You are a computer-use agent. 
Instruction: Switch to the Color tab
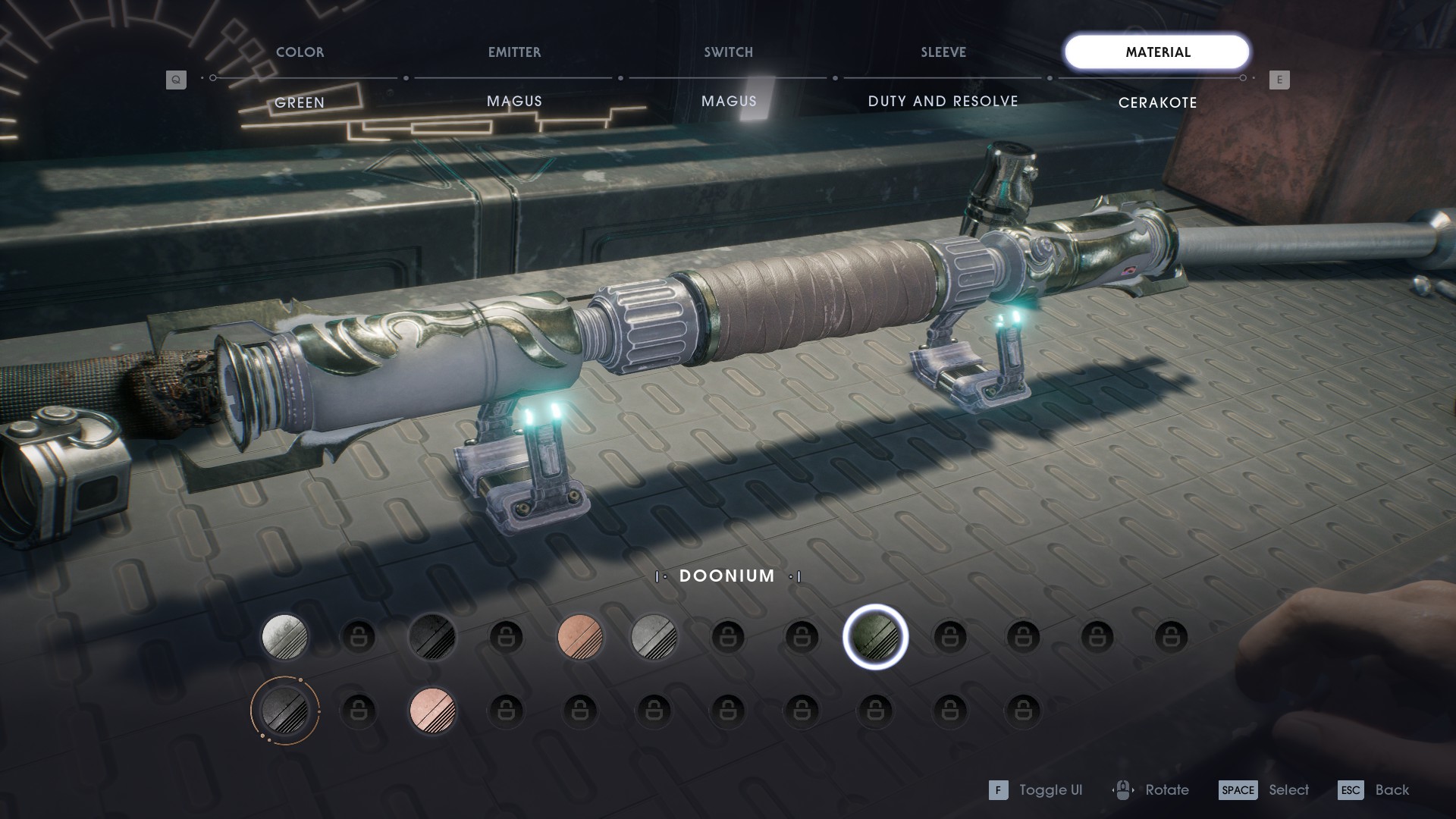(x=300, y=52)
